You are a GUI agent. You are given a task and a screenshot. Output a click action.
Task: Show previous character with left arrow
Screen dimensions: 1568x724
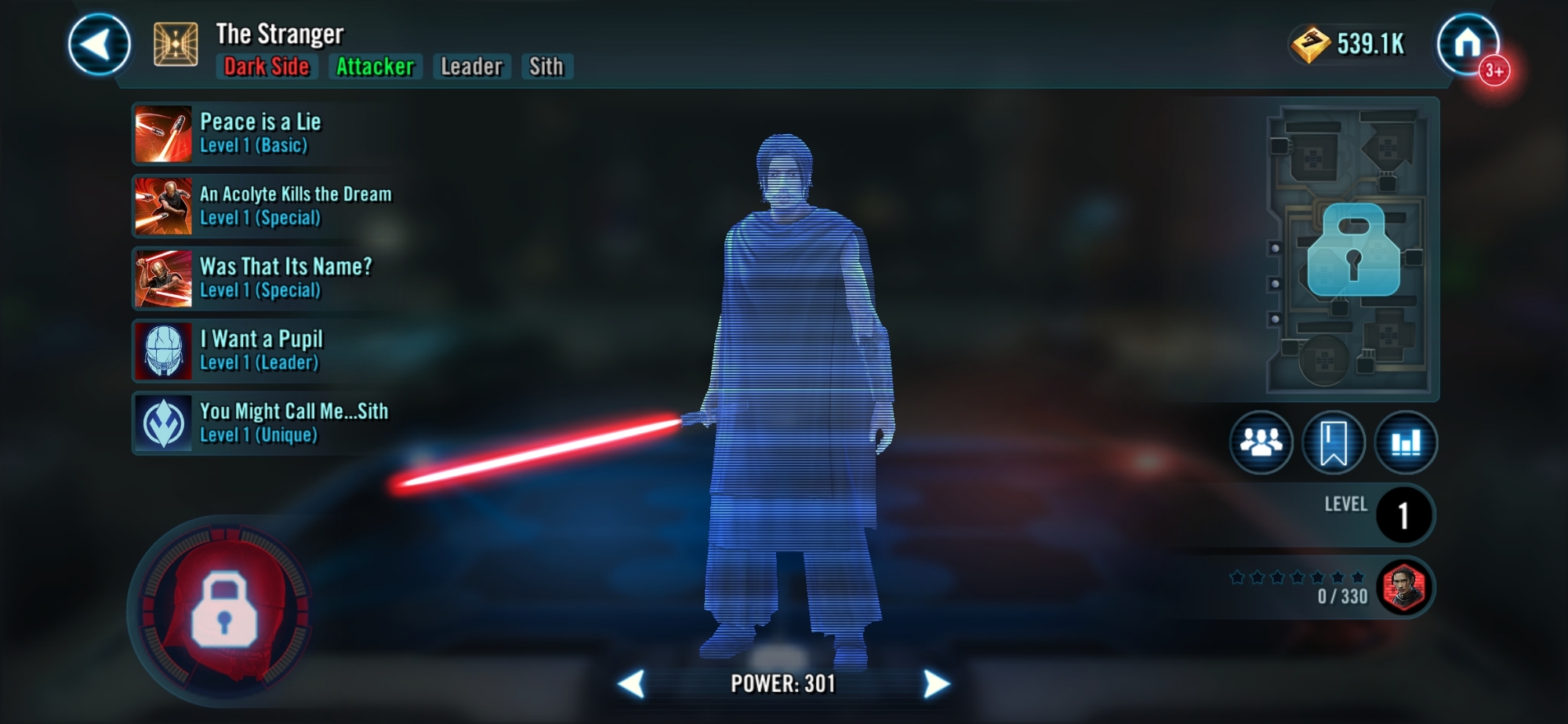click(x=632, y=684)
